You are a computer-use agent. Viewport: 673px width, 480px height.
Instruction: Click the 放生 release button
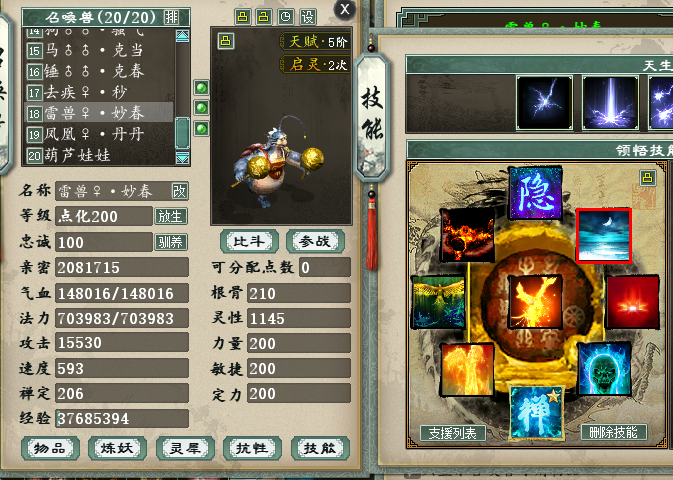point(170,216)
